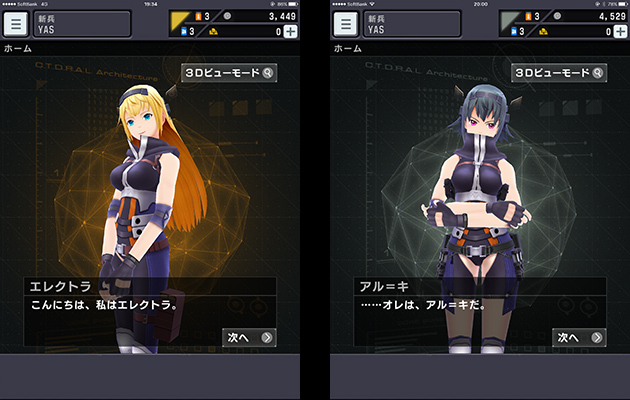Open the hamburger menu on Al=Ki's screen
The image size is (630, 400).
coord(347,23)
